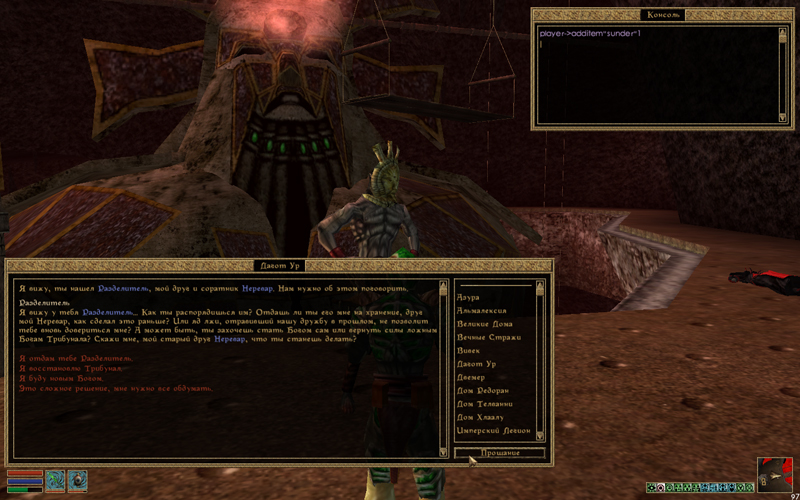Choose the Дагот Ур topic

click(x=476, y=364)
